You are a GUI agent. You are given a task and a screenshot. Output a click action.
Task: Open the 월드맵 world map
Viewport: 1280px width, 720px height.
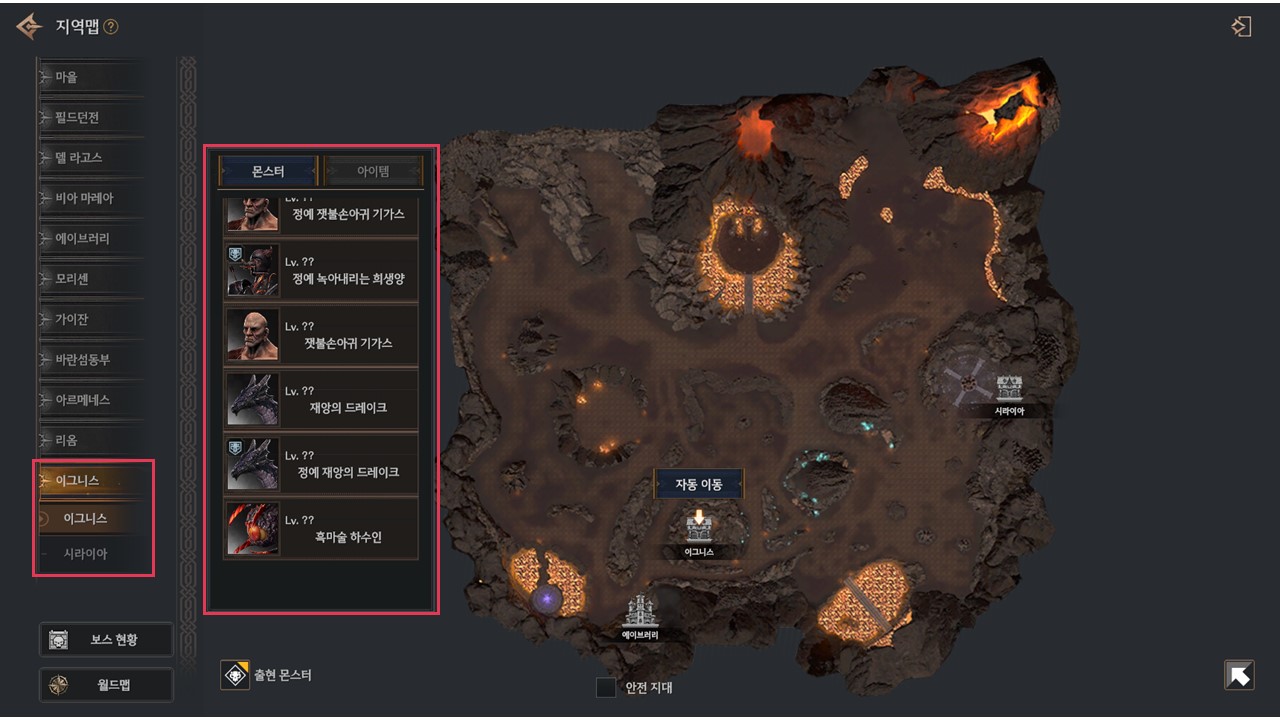click(x=106, y=685)
